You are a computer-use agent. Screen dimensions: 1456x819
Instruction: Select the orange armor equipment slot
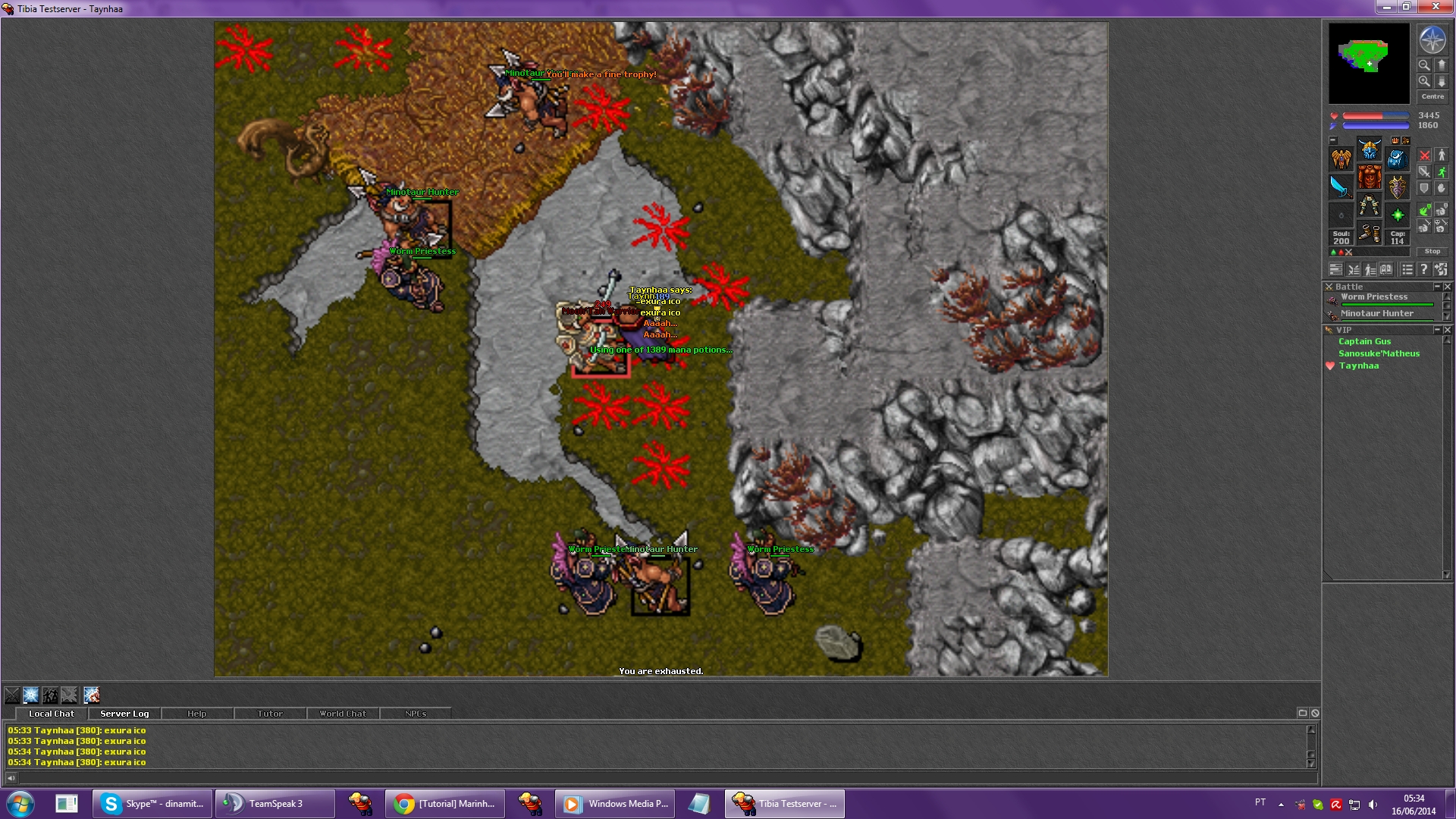[x=1369, y=177]
